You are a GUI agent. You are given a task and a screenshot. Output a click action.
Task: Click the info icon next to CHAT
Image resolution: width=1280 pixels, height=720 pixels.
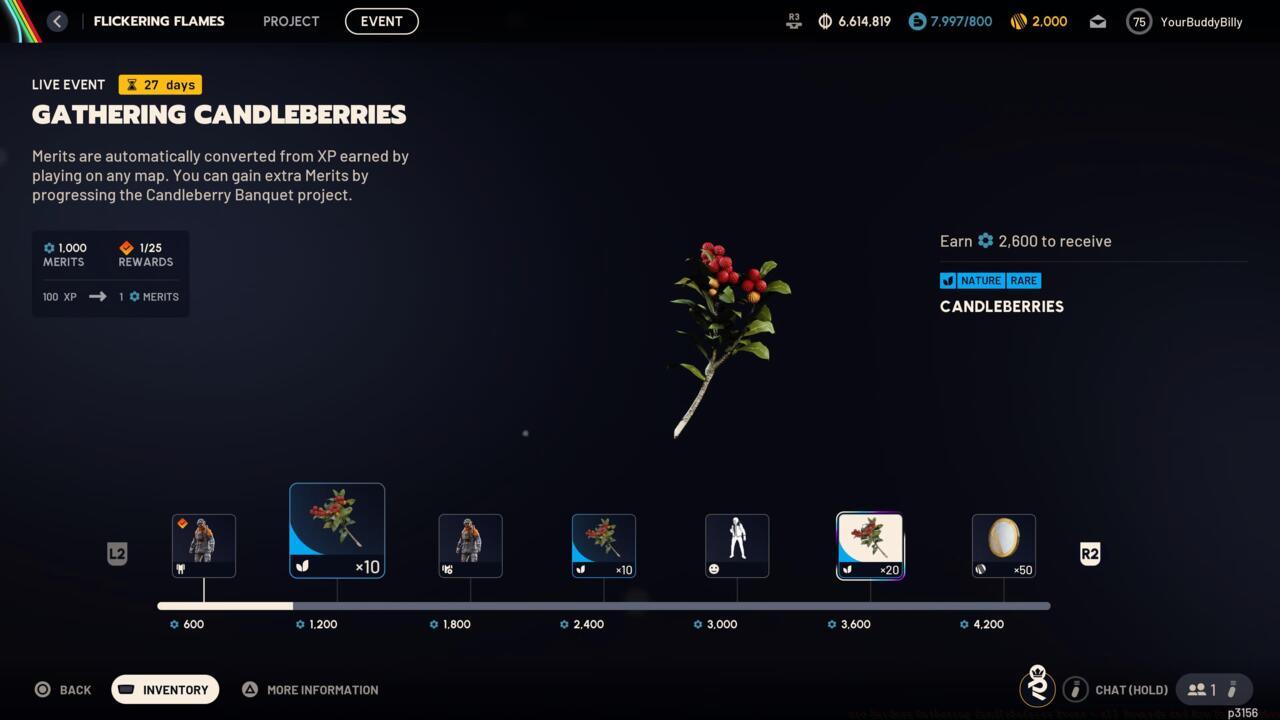point(1075,689)
